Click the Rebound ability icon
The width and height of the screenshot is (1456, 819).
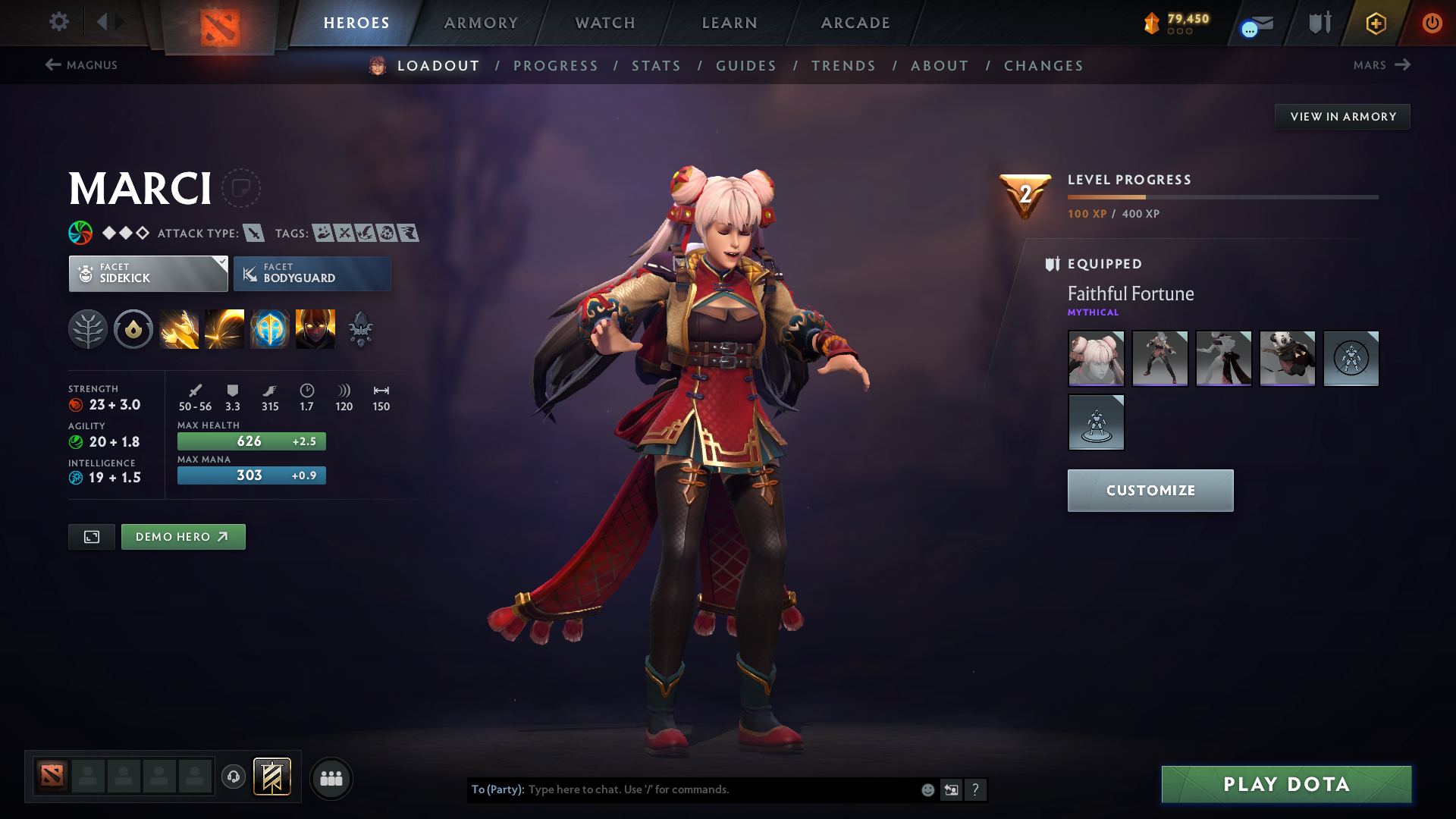pos(224,328)
